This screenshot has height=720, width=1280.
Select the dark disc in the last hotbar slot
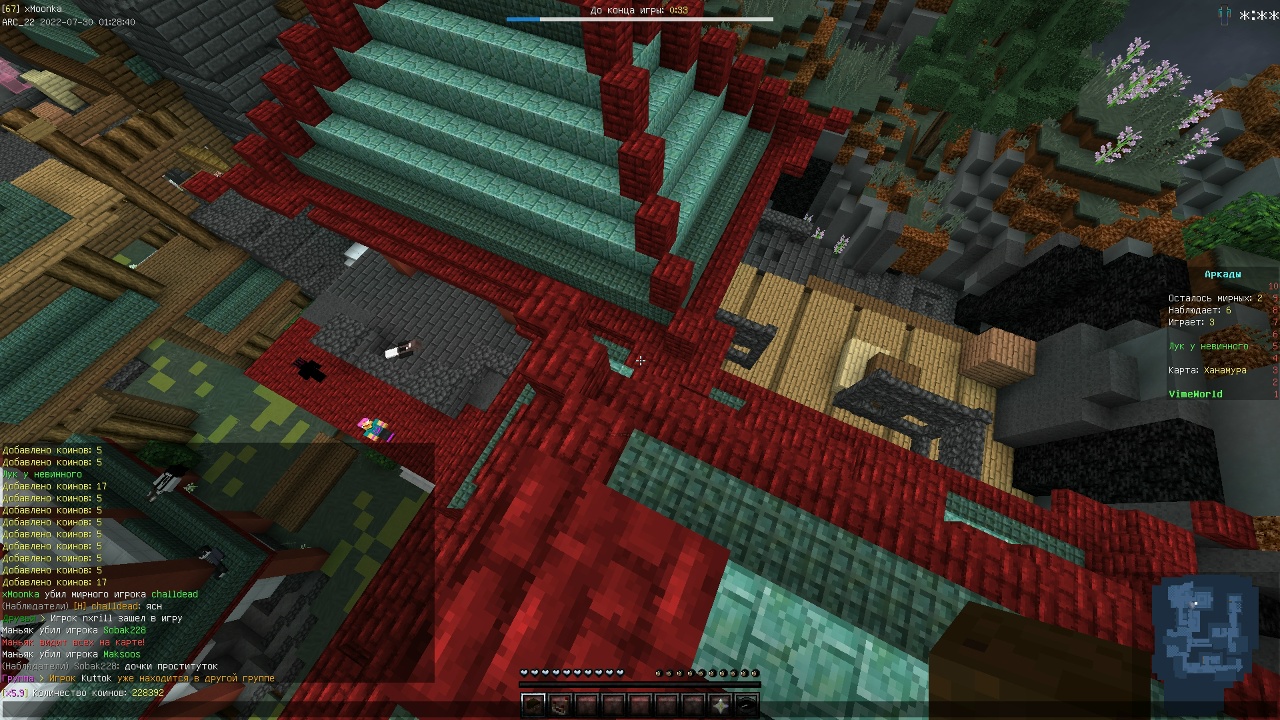[x=747, y=705]
